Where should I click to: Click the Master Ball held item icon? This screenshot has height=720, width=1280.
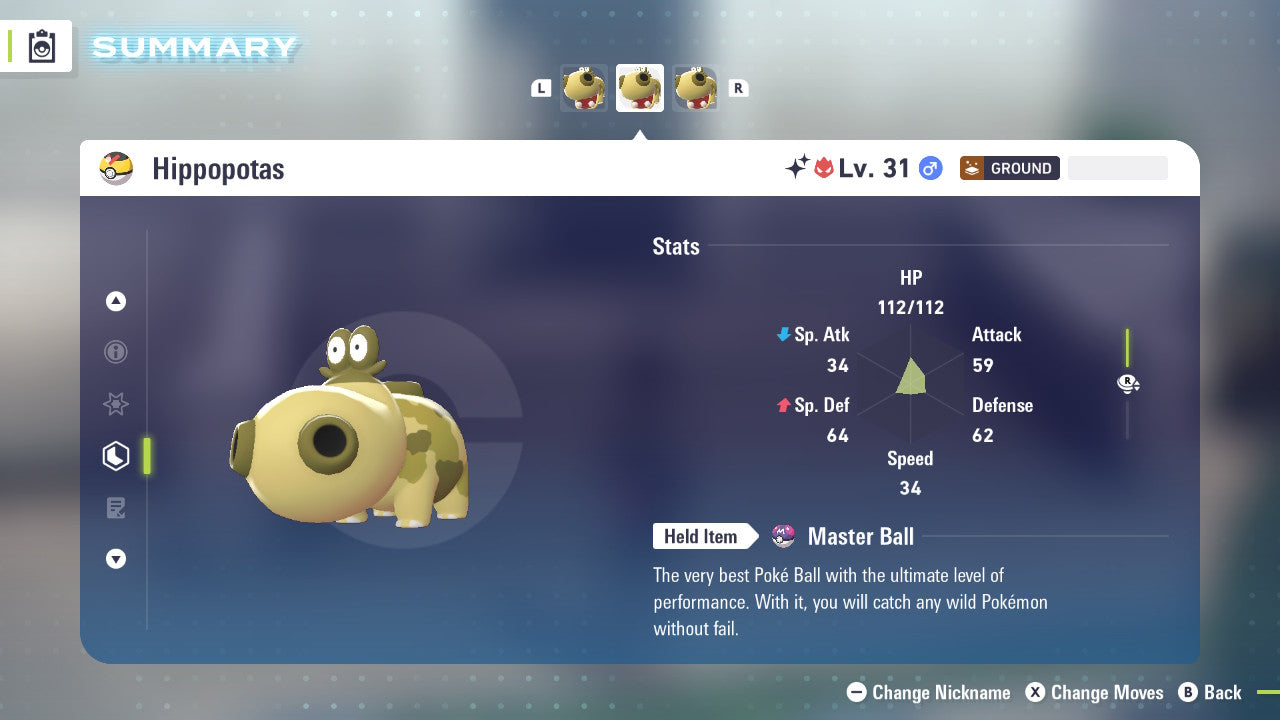pyautogui.click(x=783, y=536)
